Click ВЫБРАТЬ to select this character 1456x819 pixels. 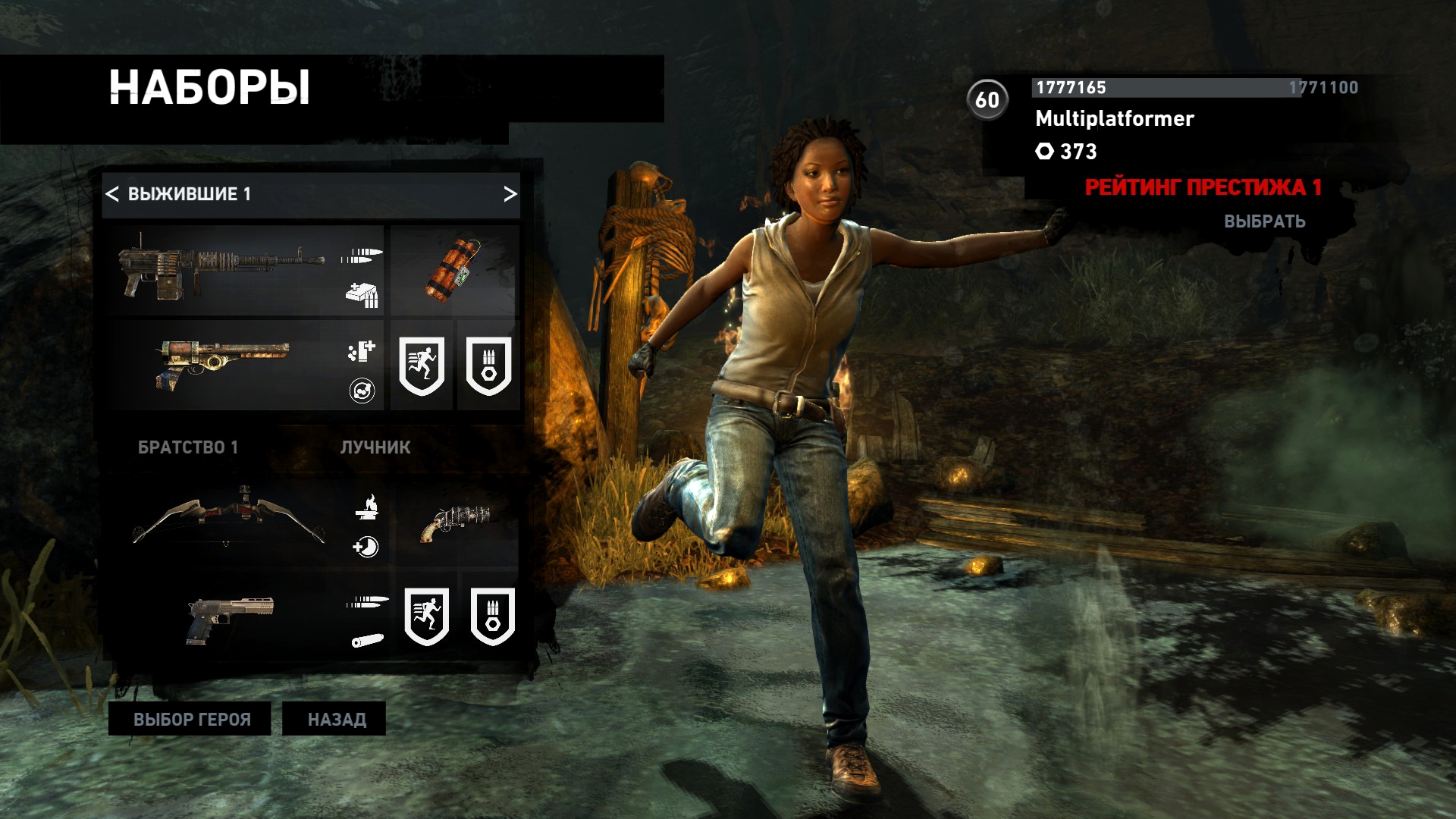(1264, 221)
